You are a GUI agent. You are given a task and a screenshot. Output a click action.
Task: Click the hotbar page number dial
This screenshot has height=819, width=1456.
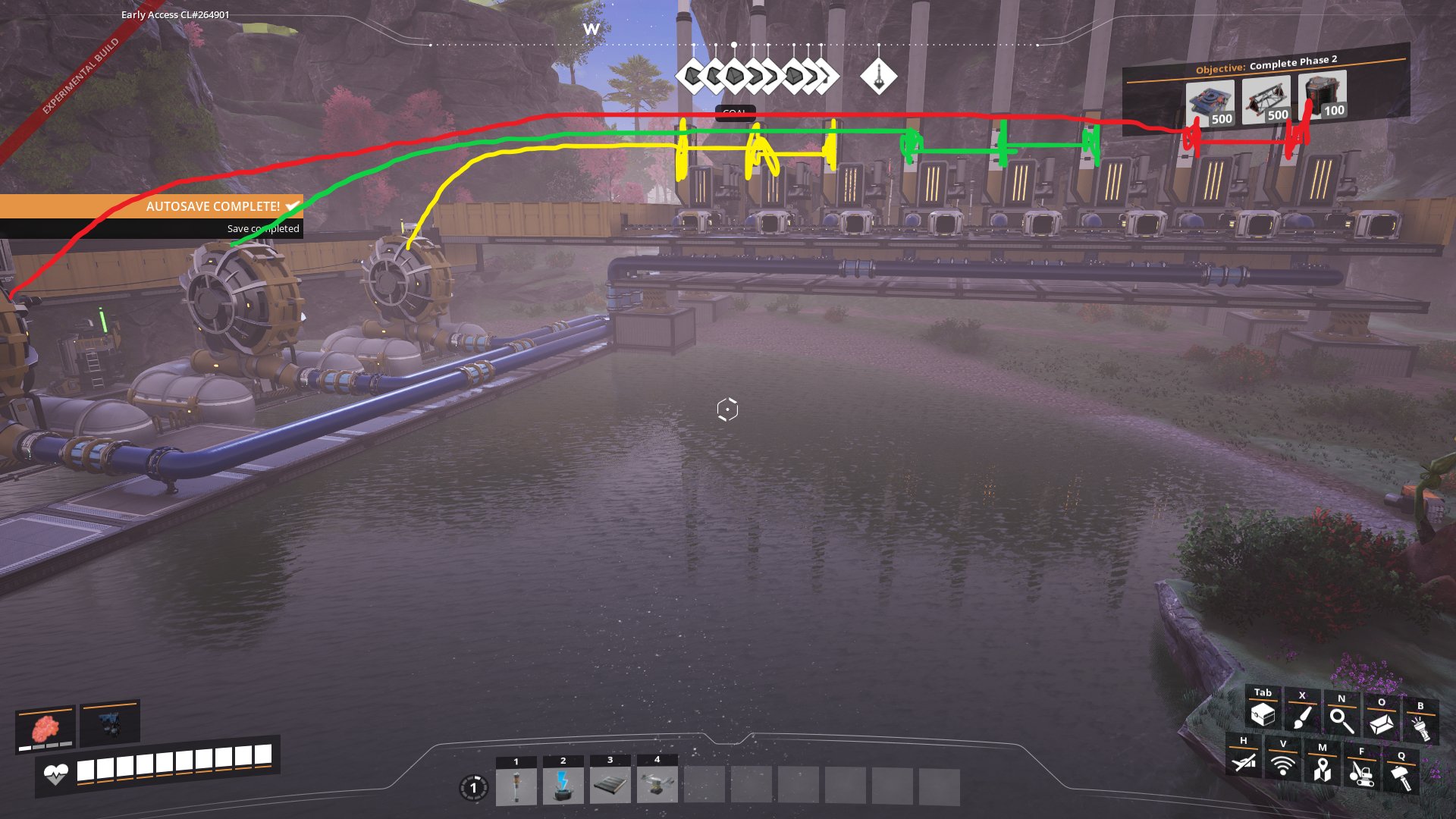[x=474, y=788]
